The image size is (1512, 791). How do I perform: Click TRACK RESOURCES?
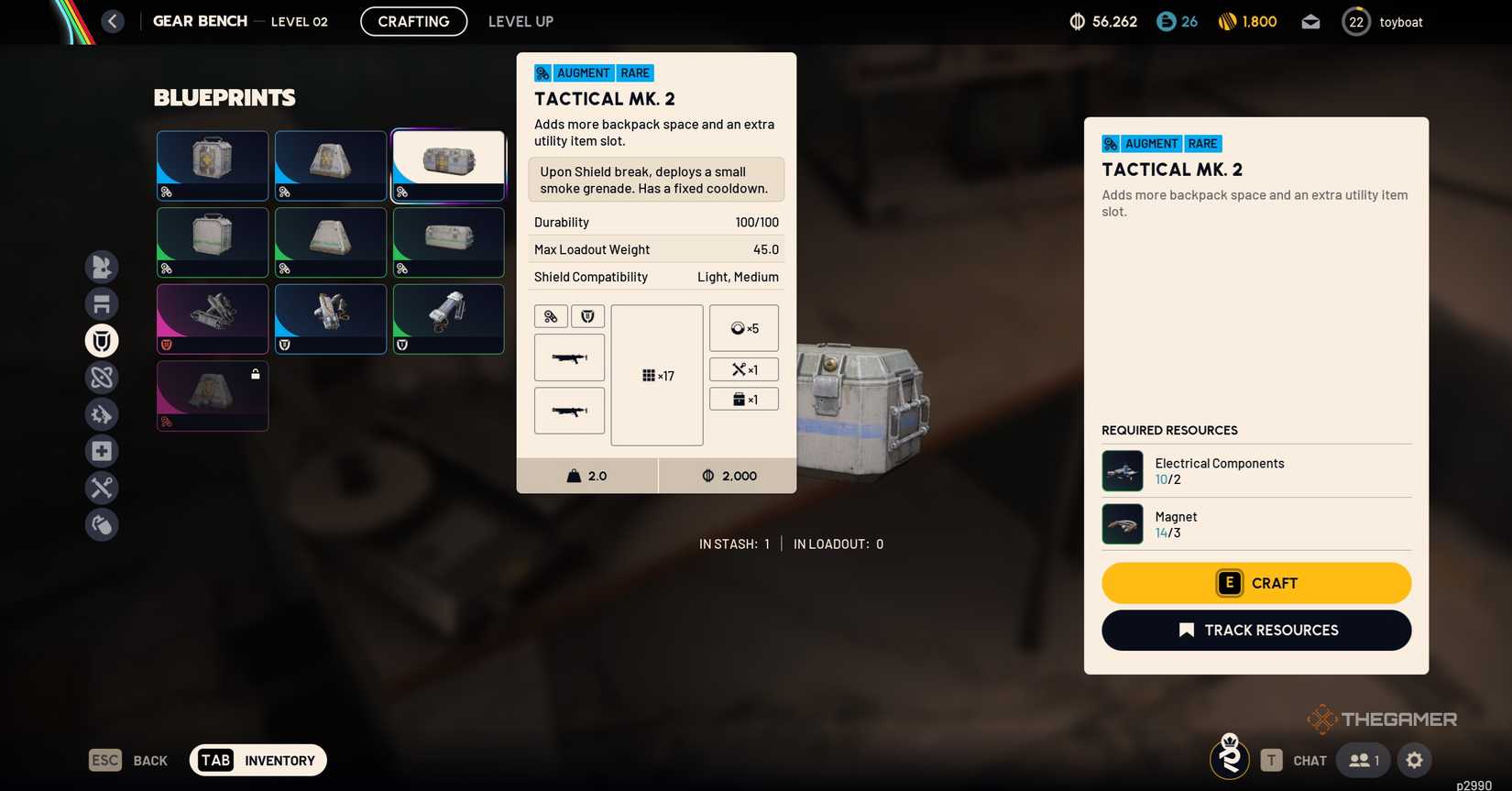click(x=1255, y=630)
